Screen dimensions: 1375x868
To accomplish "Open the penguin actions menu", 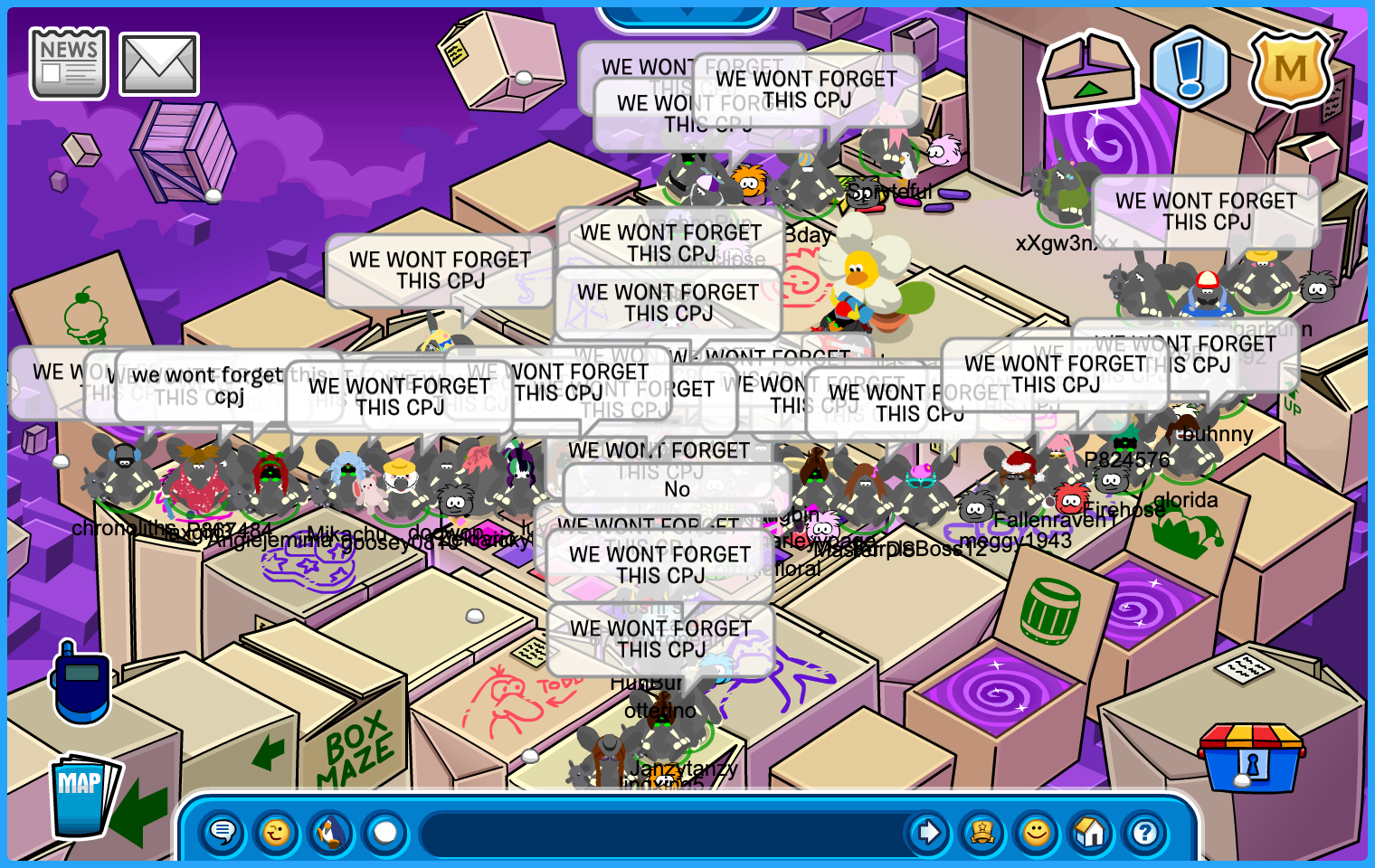I will point(331,832).
